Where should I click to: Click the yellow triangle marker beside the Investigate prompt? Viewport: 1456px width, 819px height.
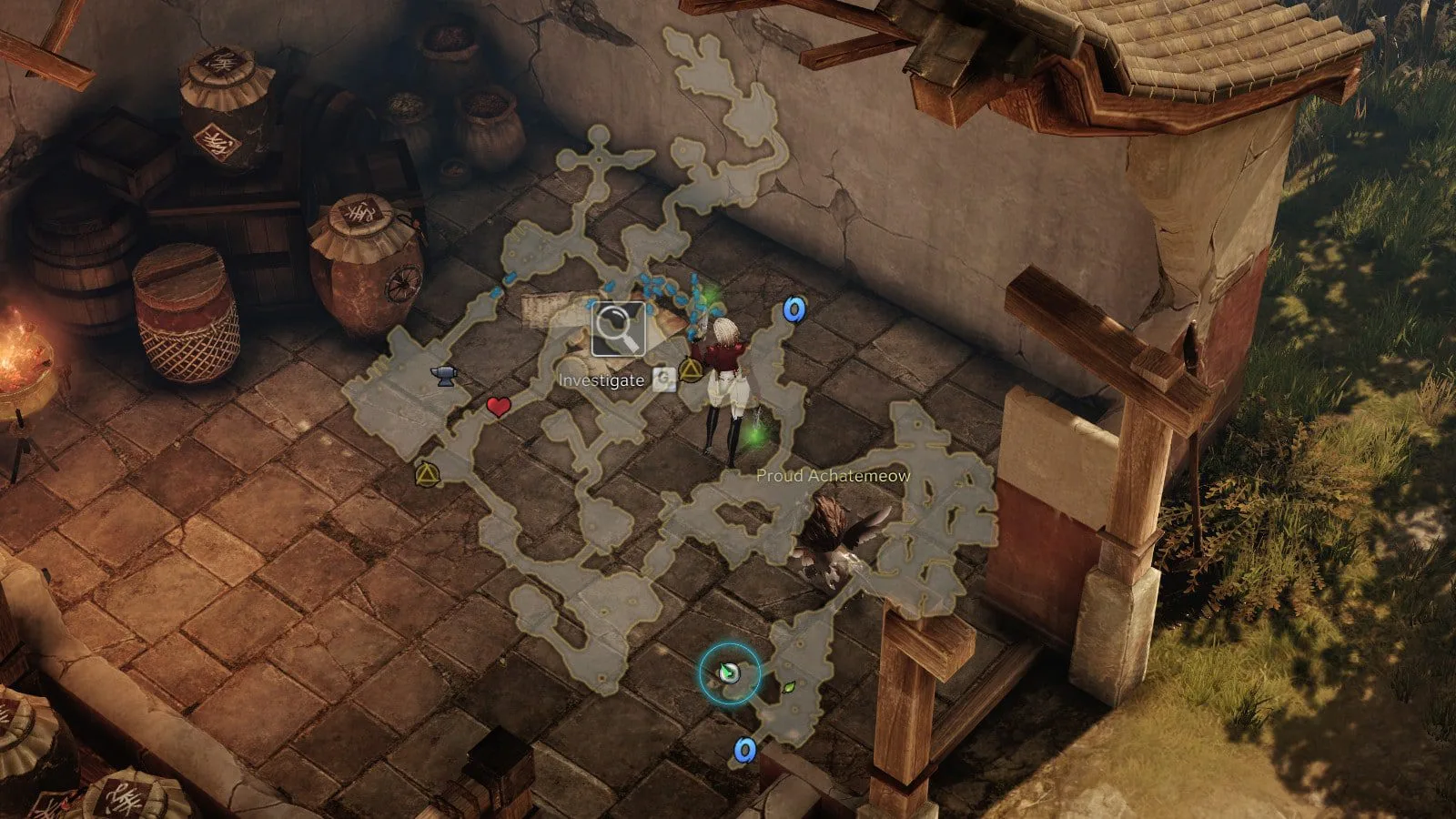tap(692, 370)
